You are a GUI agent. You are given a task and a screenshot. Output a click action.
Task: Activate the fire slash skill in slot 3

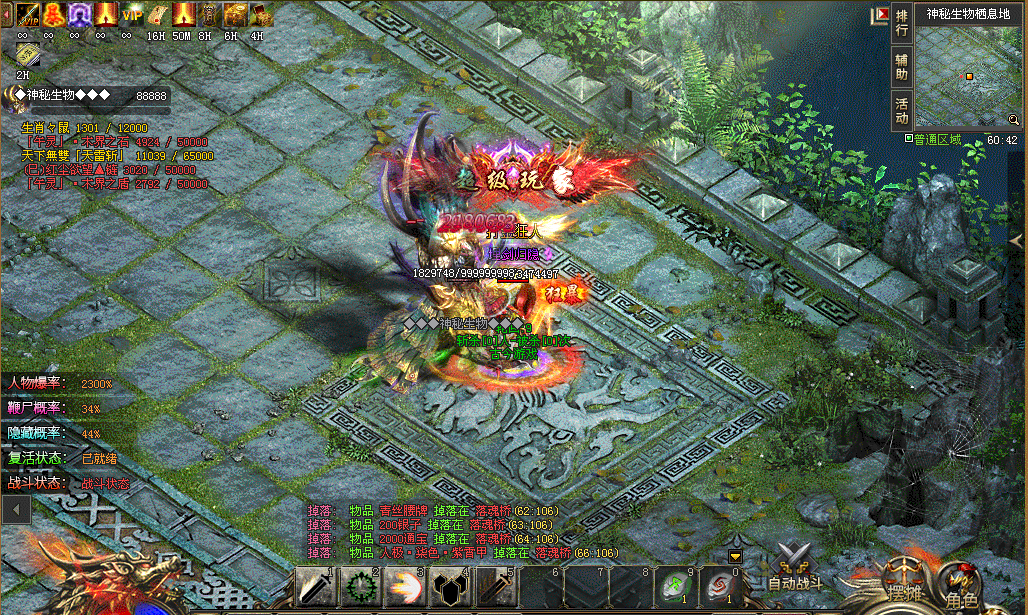coord(401,589)
